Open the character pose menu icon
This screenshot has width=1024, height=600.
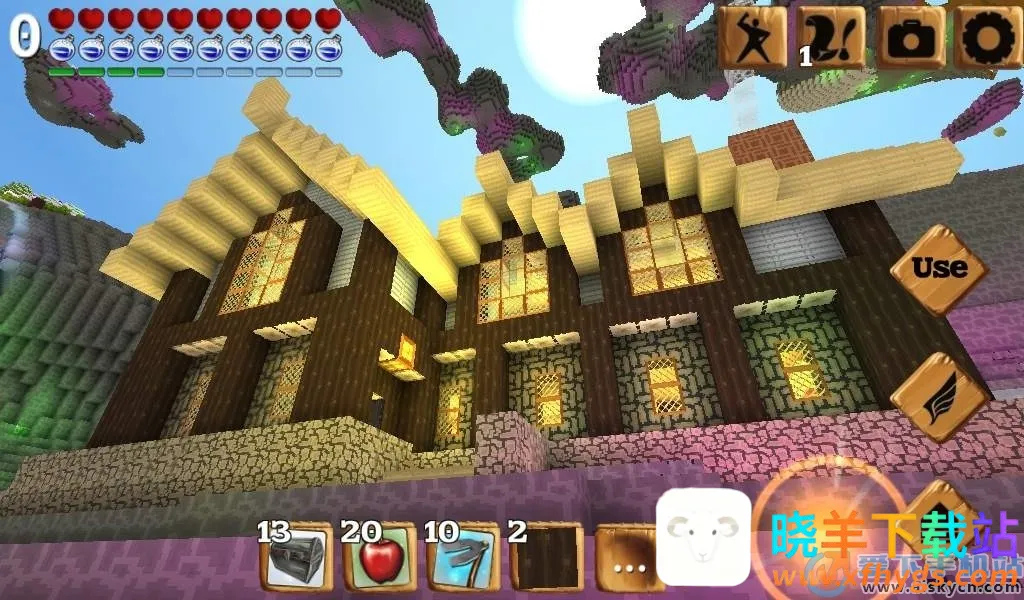pos(752,37)
